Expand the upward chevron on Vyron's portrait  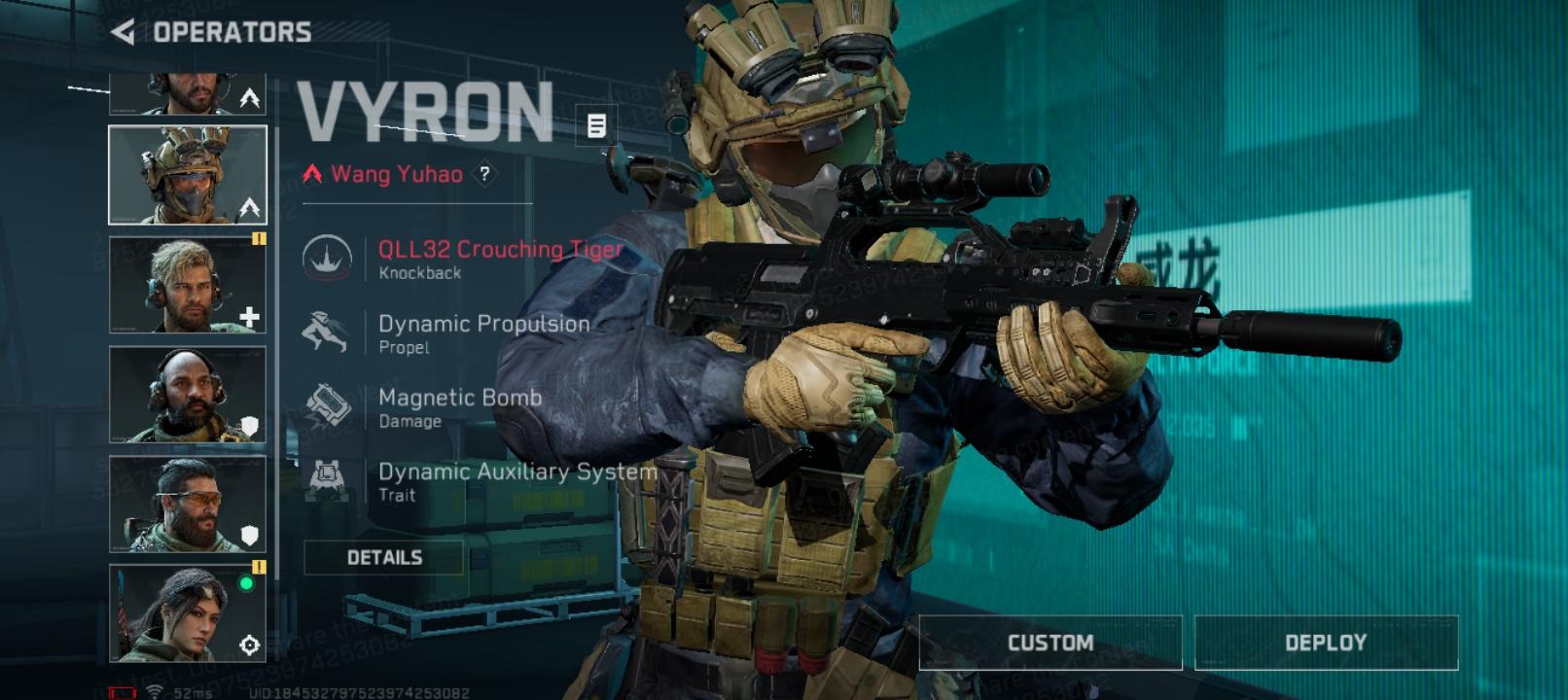tap(251, 207)
